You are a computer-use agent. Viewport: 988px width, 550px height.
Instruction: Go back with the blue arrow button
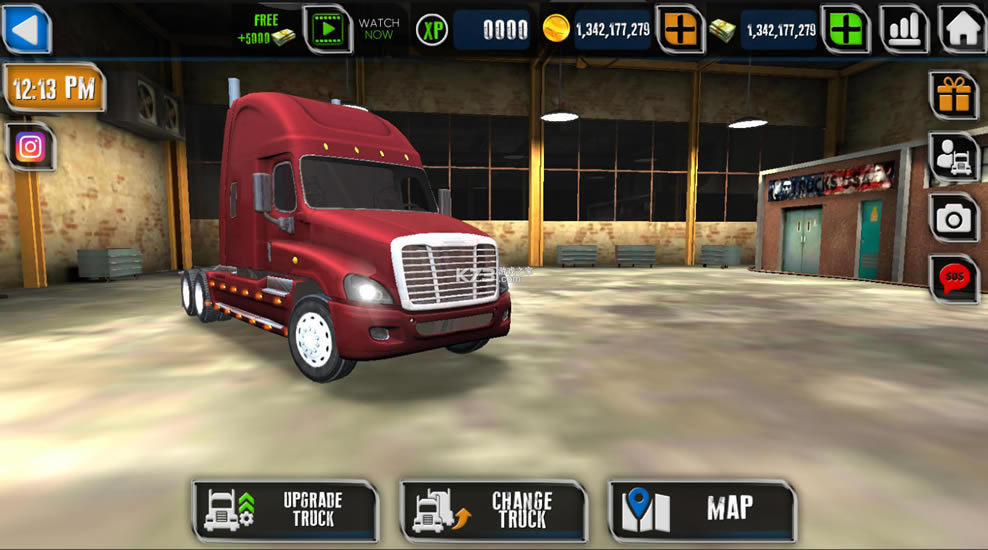27,28
